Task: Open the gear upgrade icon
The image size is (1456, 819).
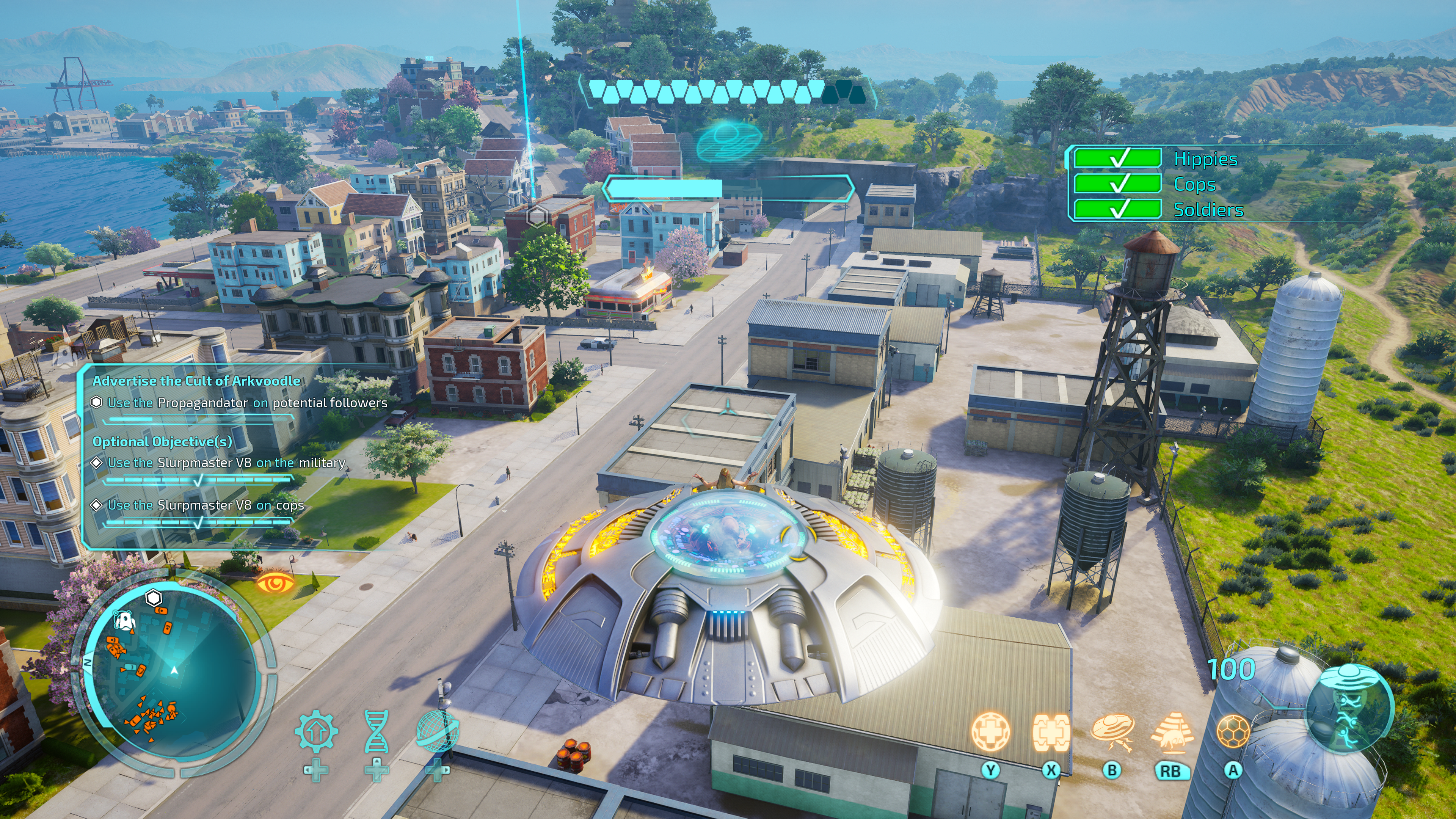Action: (316, 731)
